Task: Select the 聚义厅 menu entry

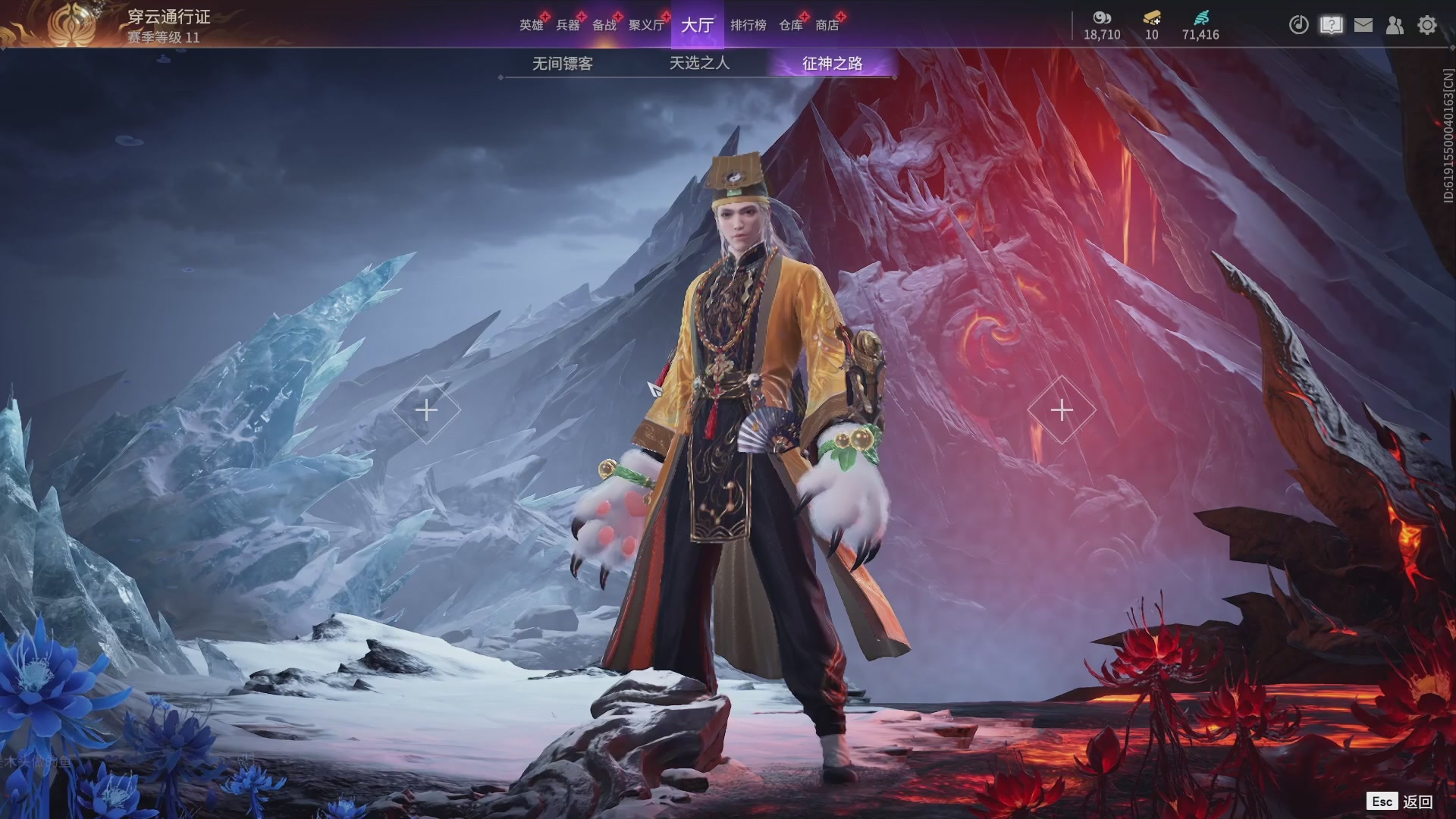Action: click(x=646, y=25)
